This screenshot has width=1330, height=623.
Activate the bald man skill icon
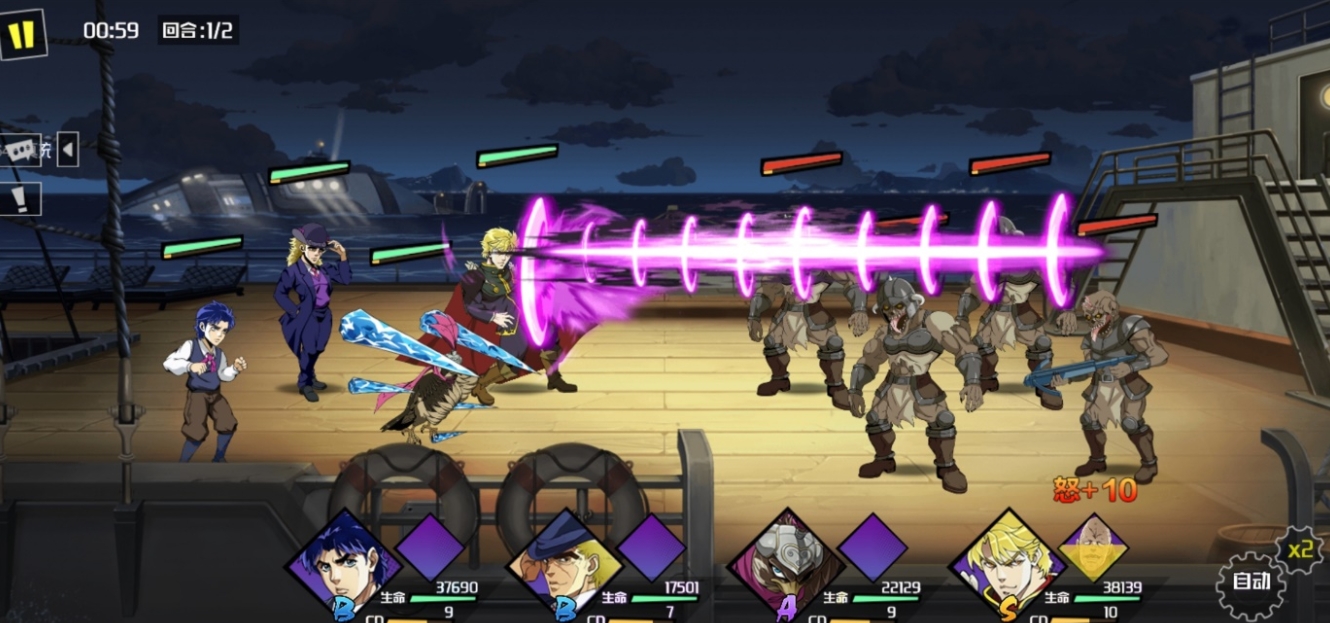1092,548
